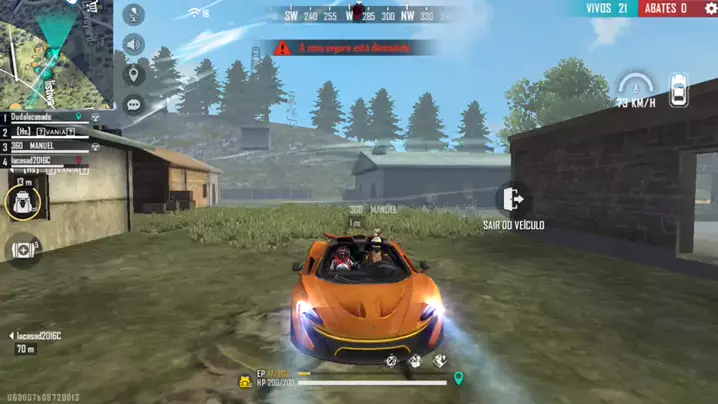Toggle the microphone icon
This screenshot has height=404, width=718.
[x=133, y=15]
